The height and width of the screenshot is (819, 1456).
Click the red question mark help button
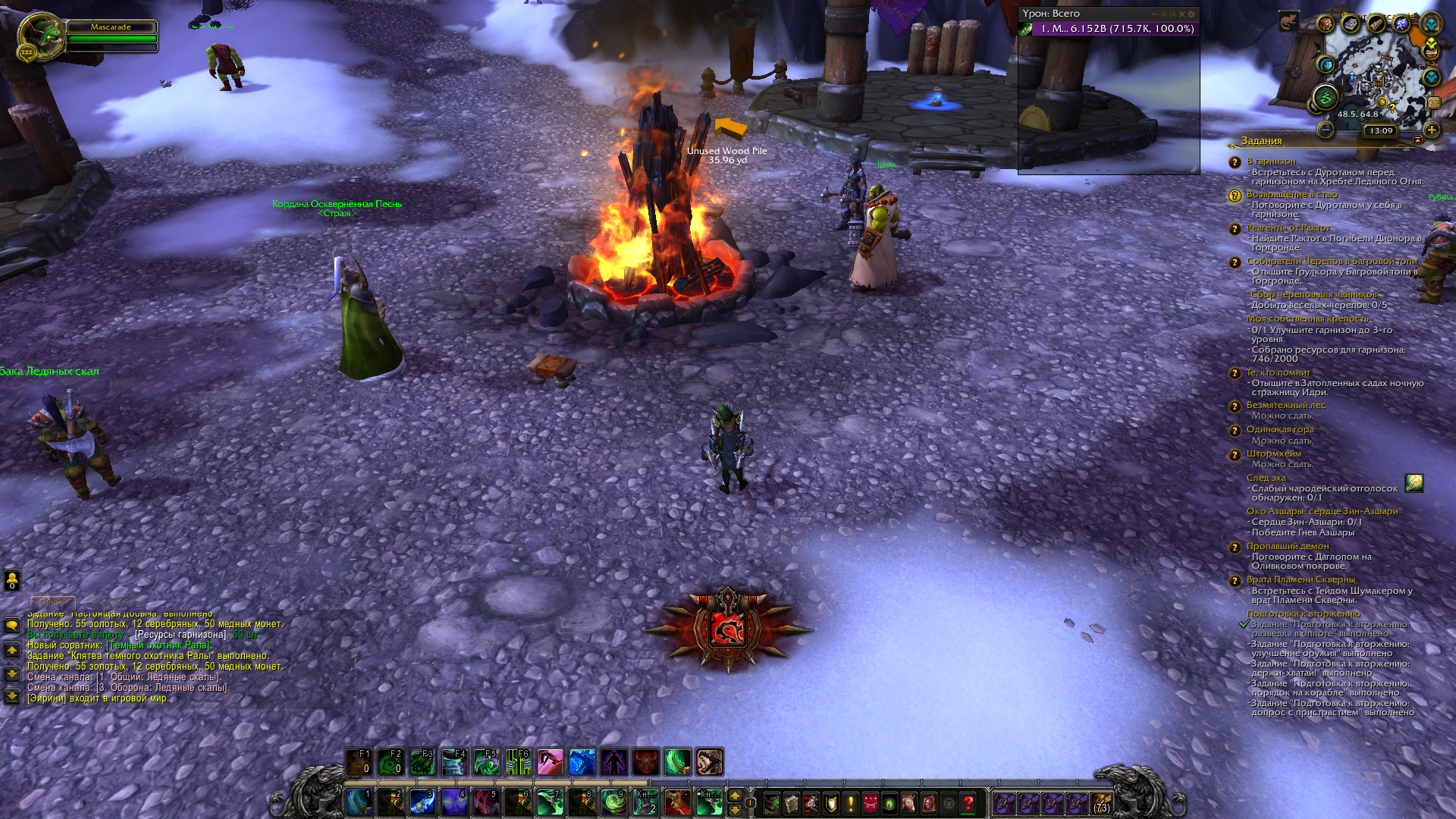pos(968,802)
